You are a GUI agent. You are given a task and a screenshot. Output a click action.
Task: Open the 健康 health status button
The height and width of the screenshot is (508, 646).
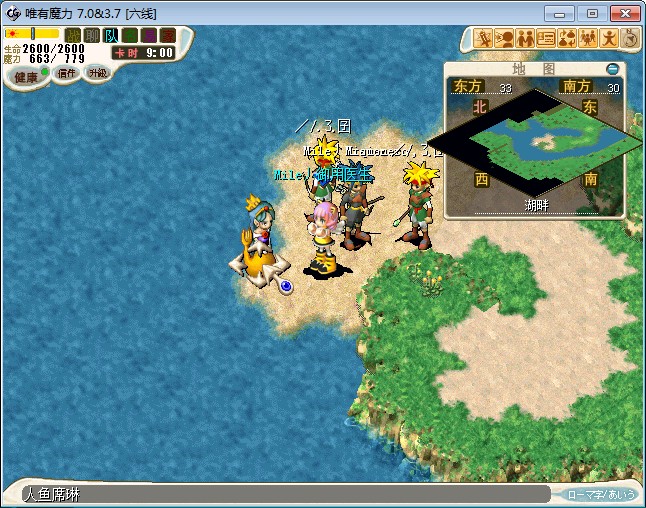[x=26, y=77]
